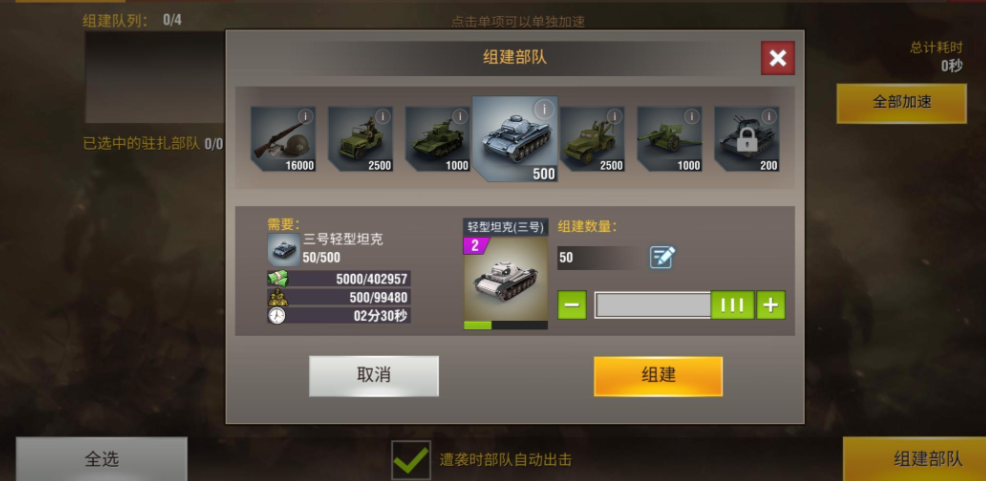Select the rifle infantry unit card
986x481 pixels.
(282, 138)
